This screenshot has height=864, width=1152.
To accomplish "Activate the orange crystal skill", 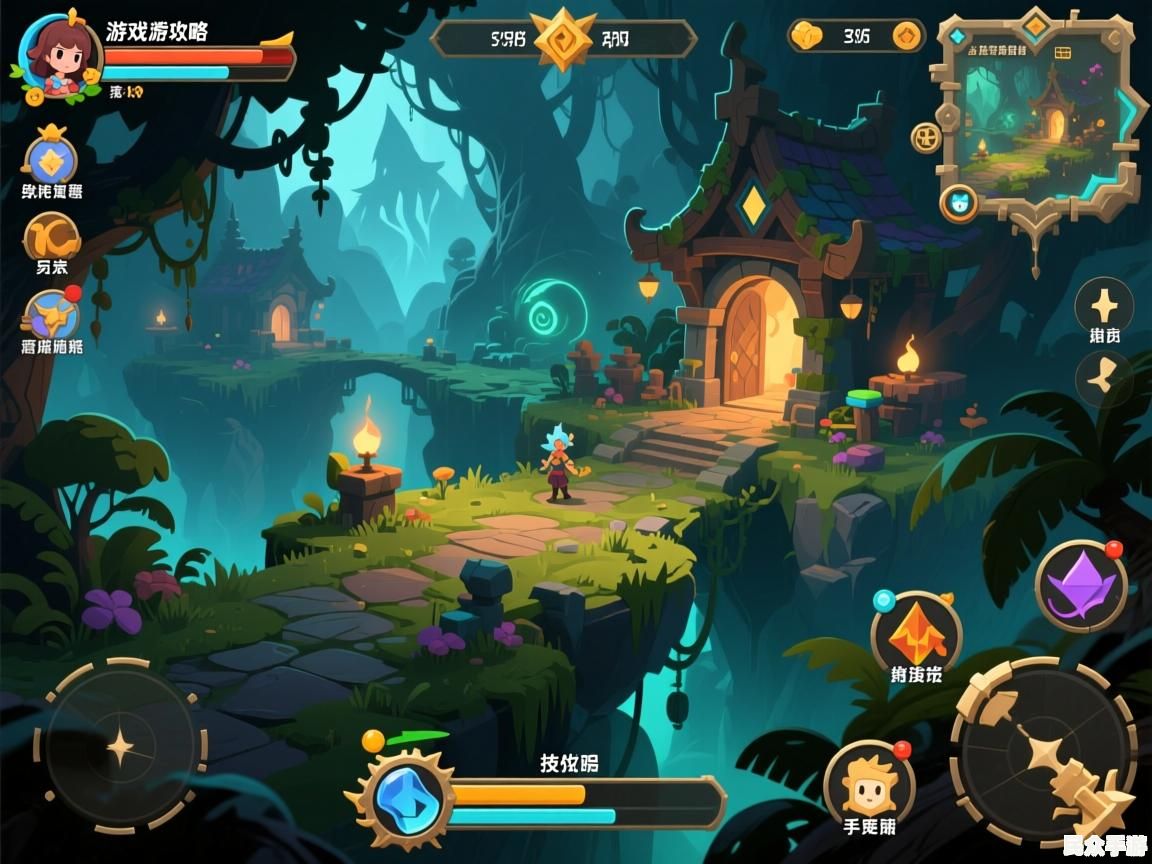I will tap(916, 632).
